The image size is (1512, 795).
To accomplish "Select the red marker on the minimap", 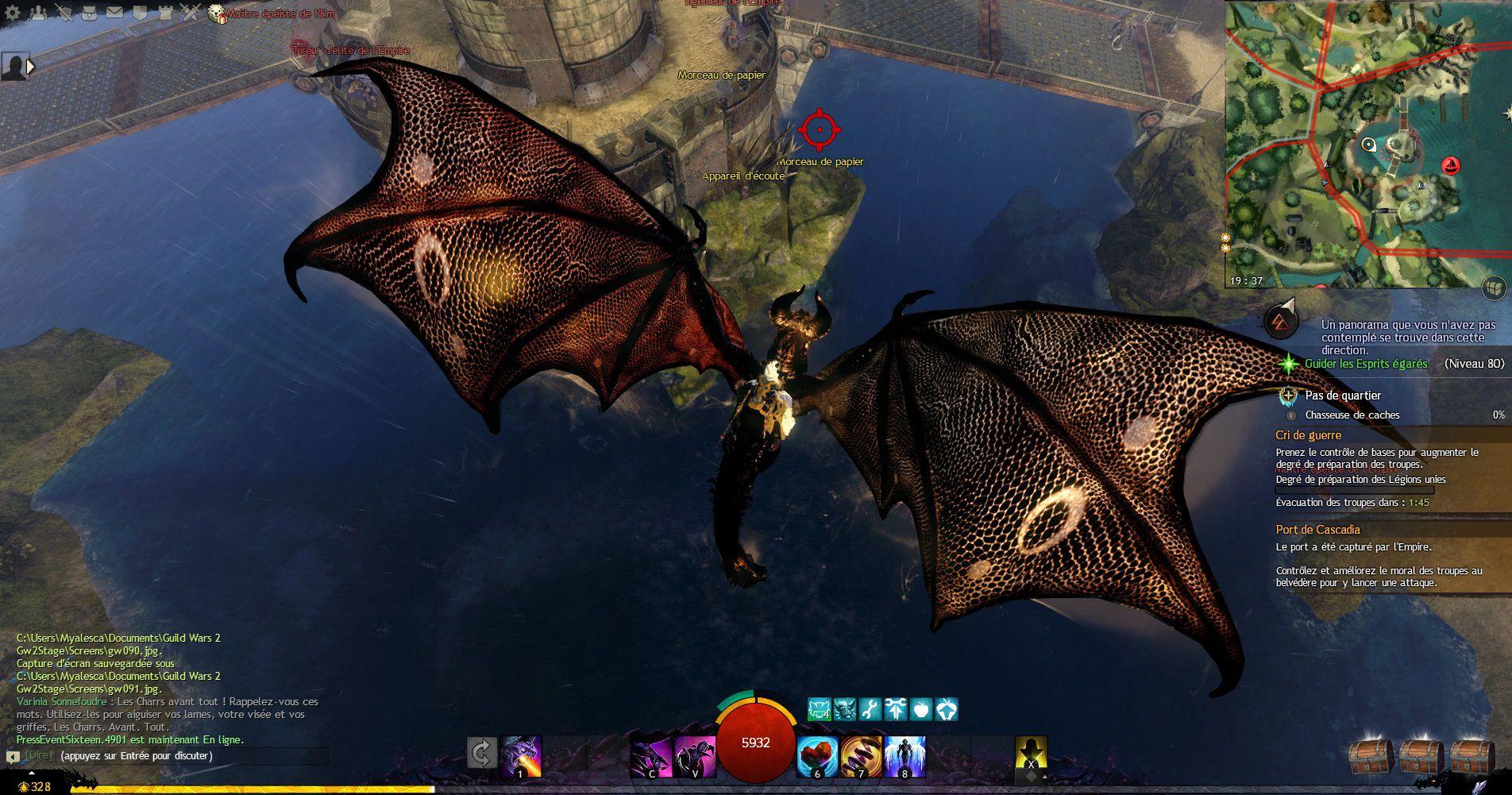I will click(x=1451, y=165).
